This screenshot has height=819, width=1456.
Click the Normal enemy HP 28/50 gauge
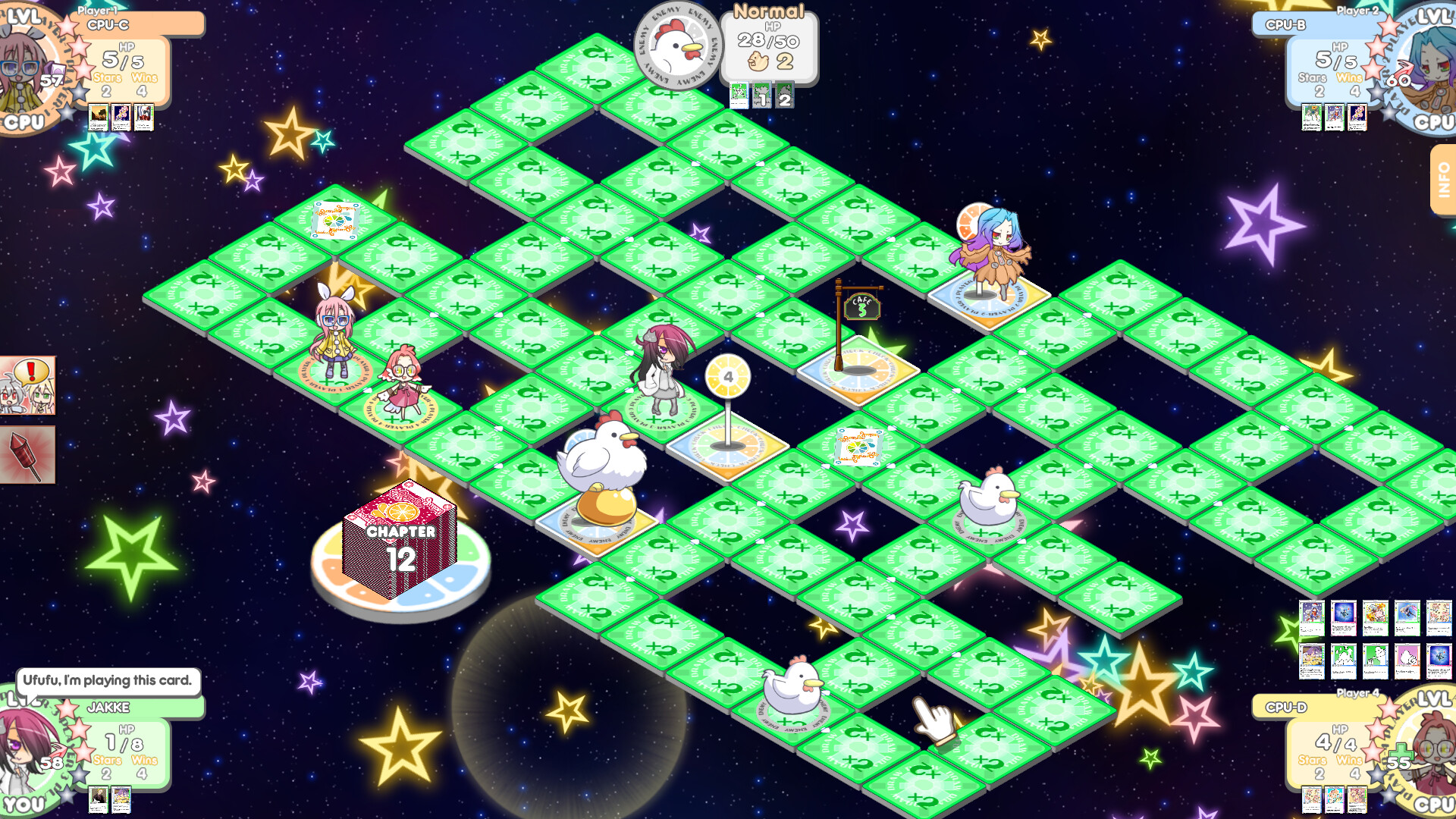(768, 39)
